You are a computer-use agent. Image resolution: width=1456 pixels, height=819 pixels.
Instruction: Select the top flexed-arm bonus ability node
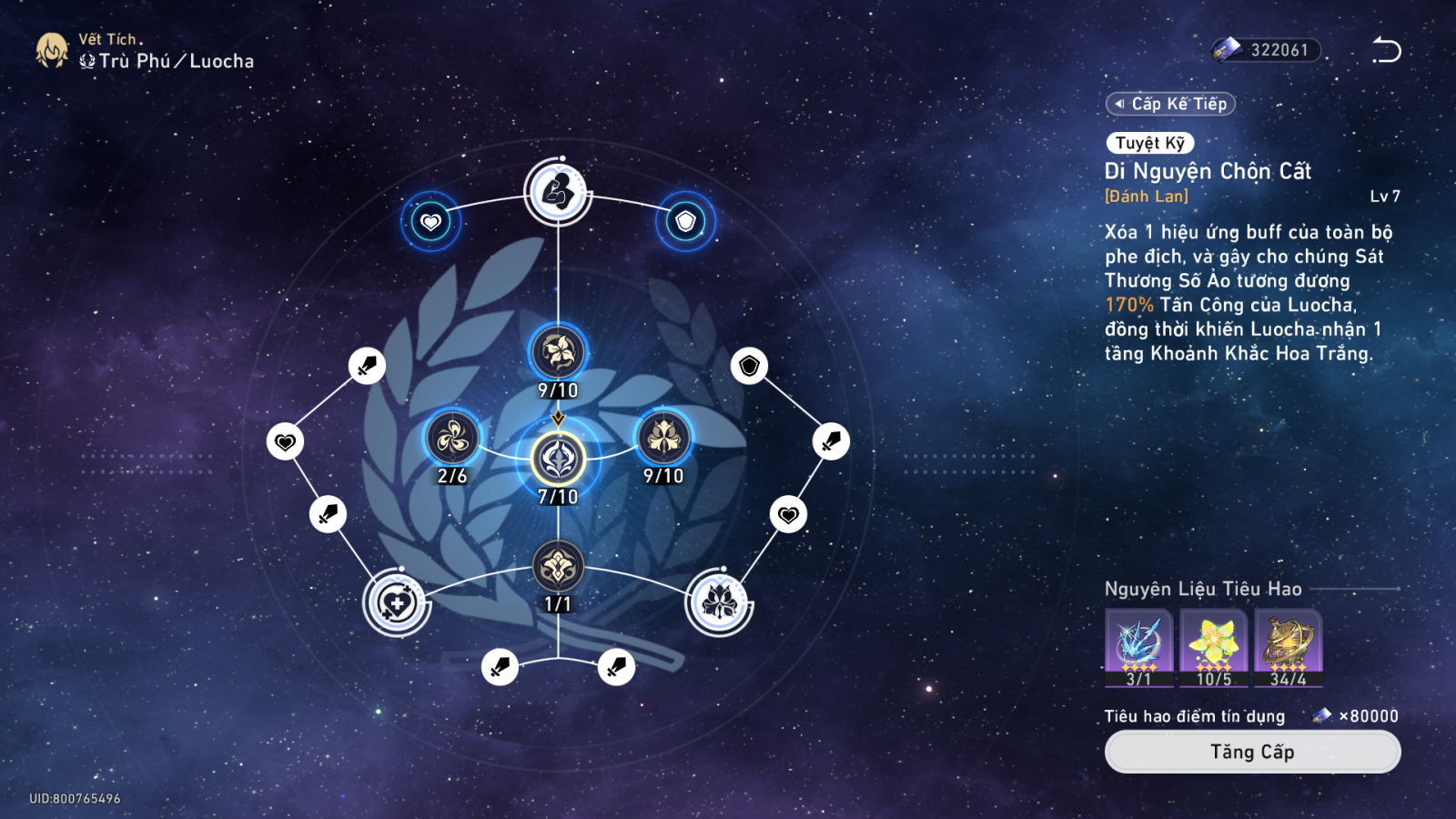(x=558, y=192)
